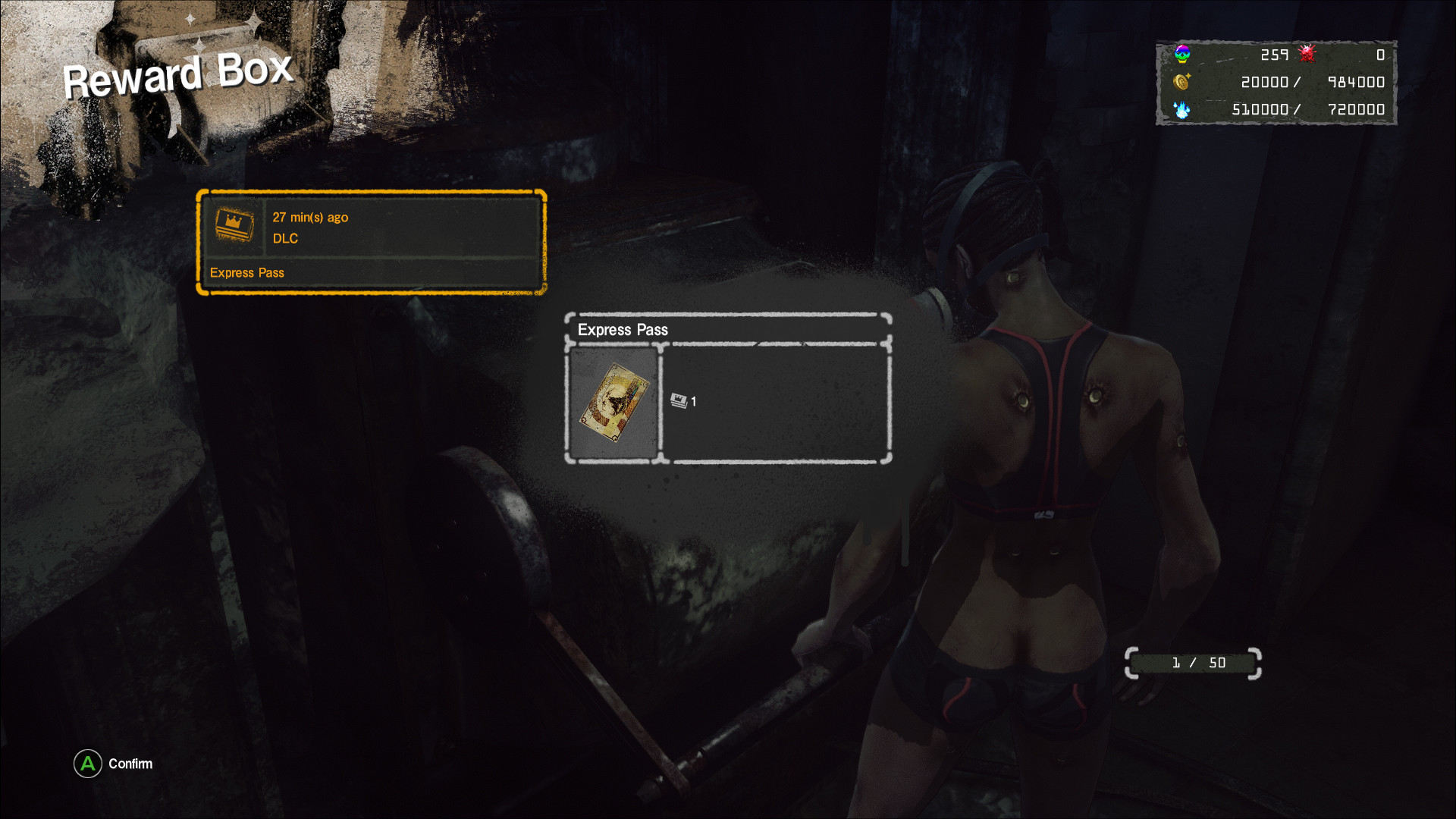Click the Reward Box title graphic
The image size is (1456, 819).
pyautogui.click(x=178, y=74)
